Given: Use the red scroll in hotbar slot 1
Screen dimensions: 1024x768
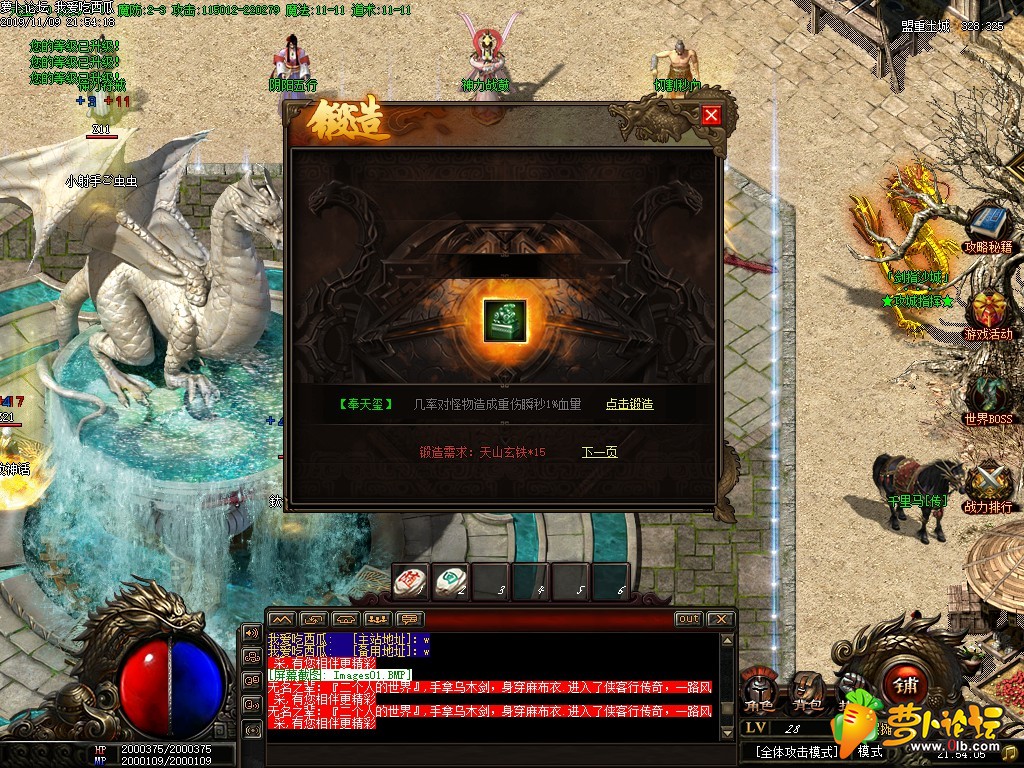Looking at the screenshot, I should [410, 580].
